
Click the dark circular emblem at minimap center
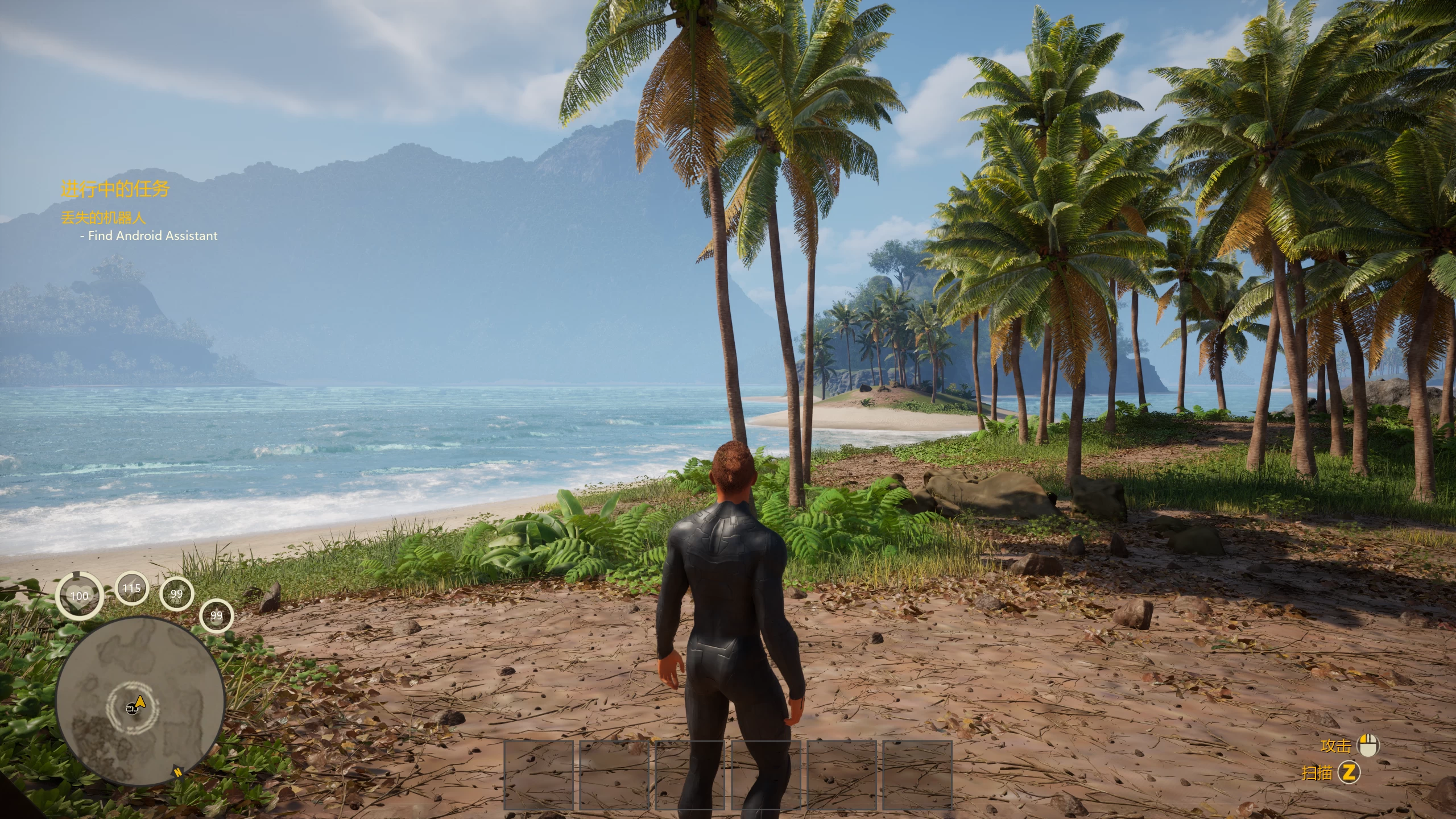(x=131, y=709)
